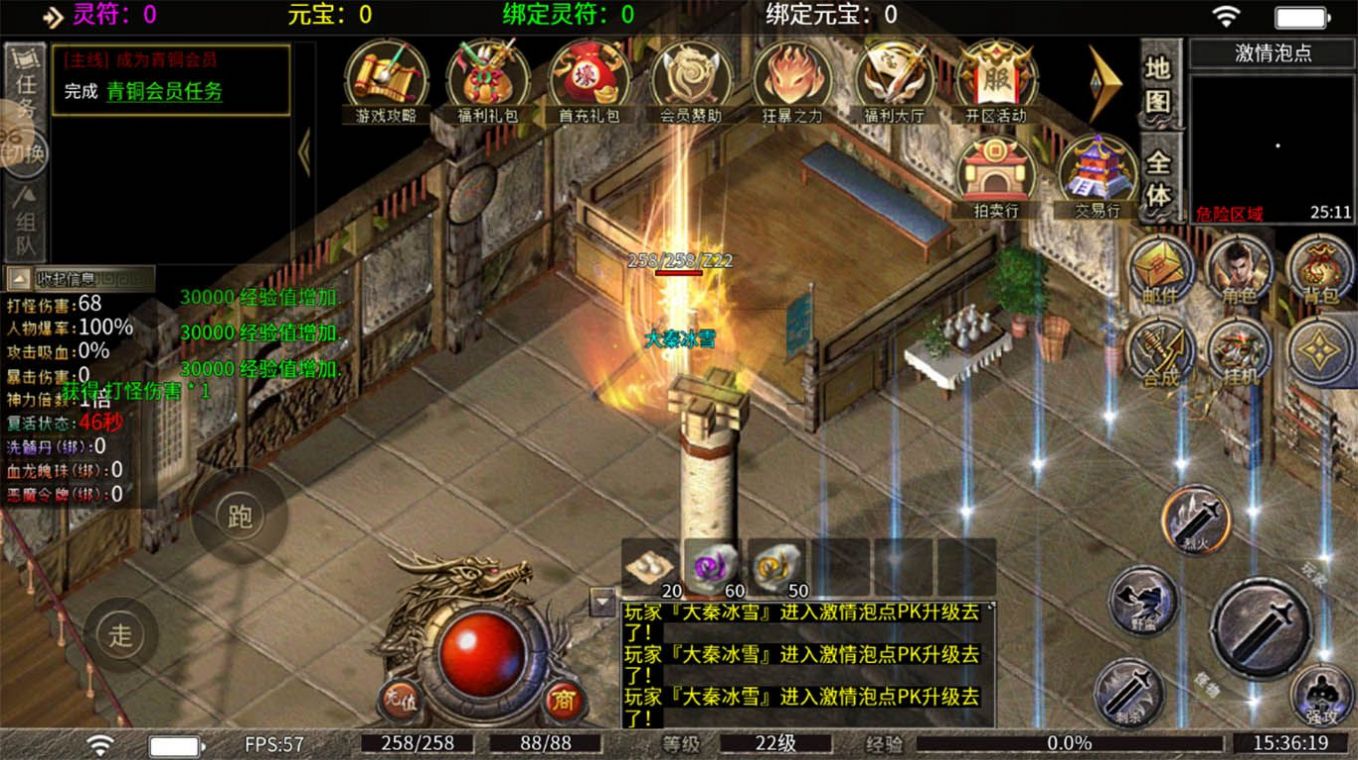Open the 拍卖行 auction house
The height and width of the screenshot is (760, 1358).
point(996,173)
